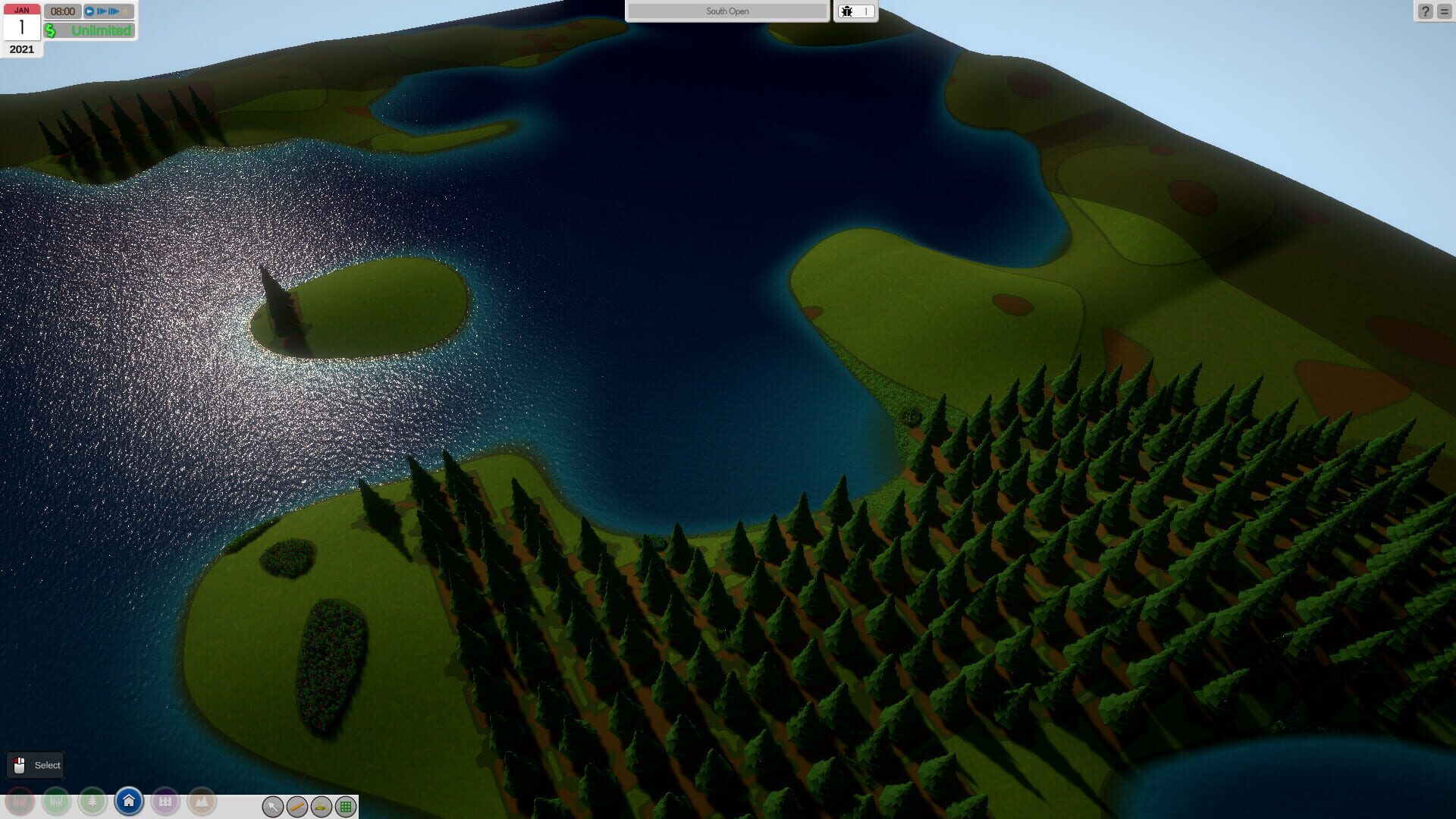Toggle fast-forward time speed
This screenshot has height=819, width=1456.
coord(101,11)
